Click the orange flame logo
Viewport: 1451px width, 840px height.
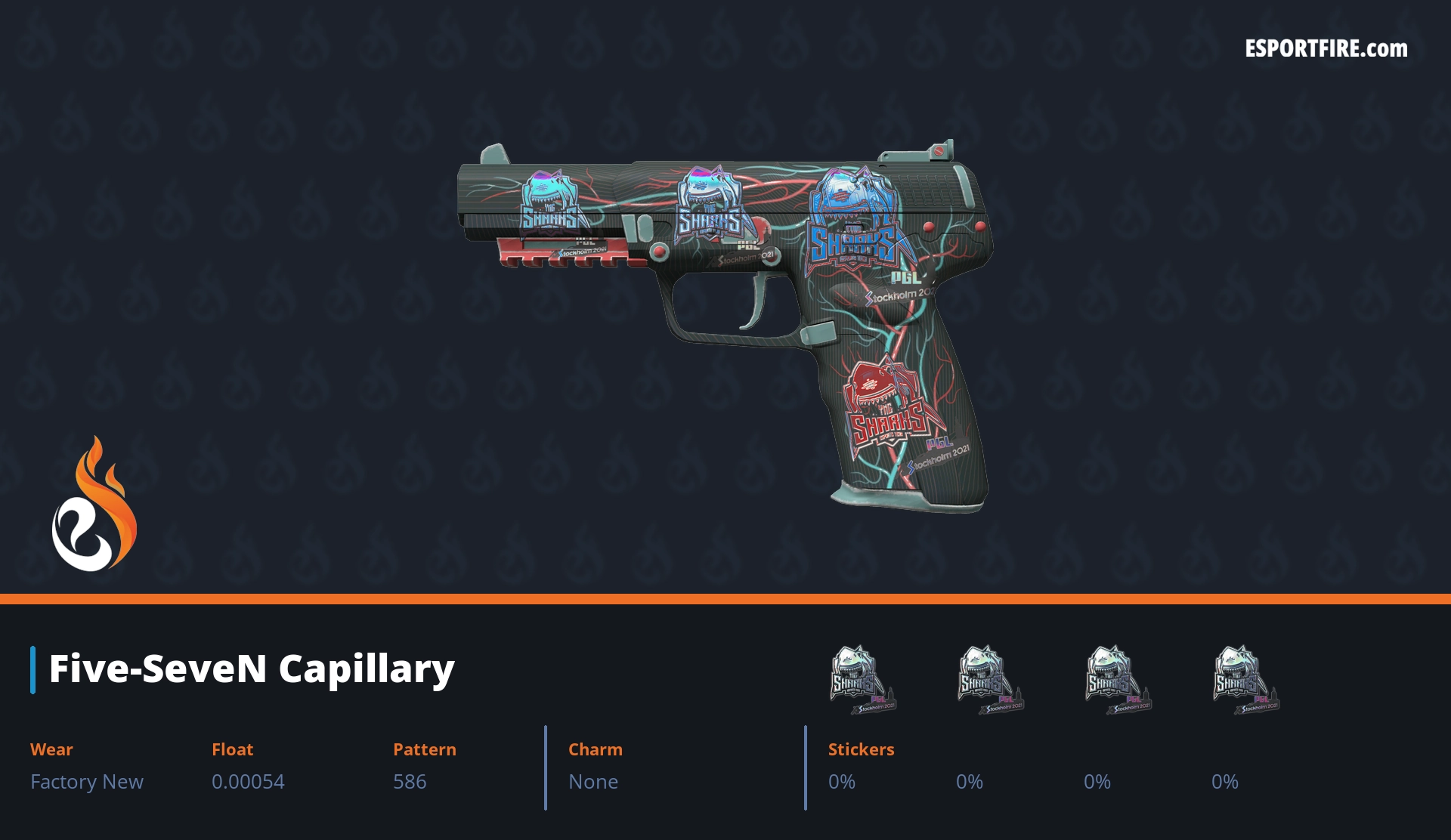(x=94, y=505)
